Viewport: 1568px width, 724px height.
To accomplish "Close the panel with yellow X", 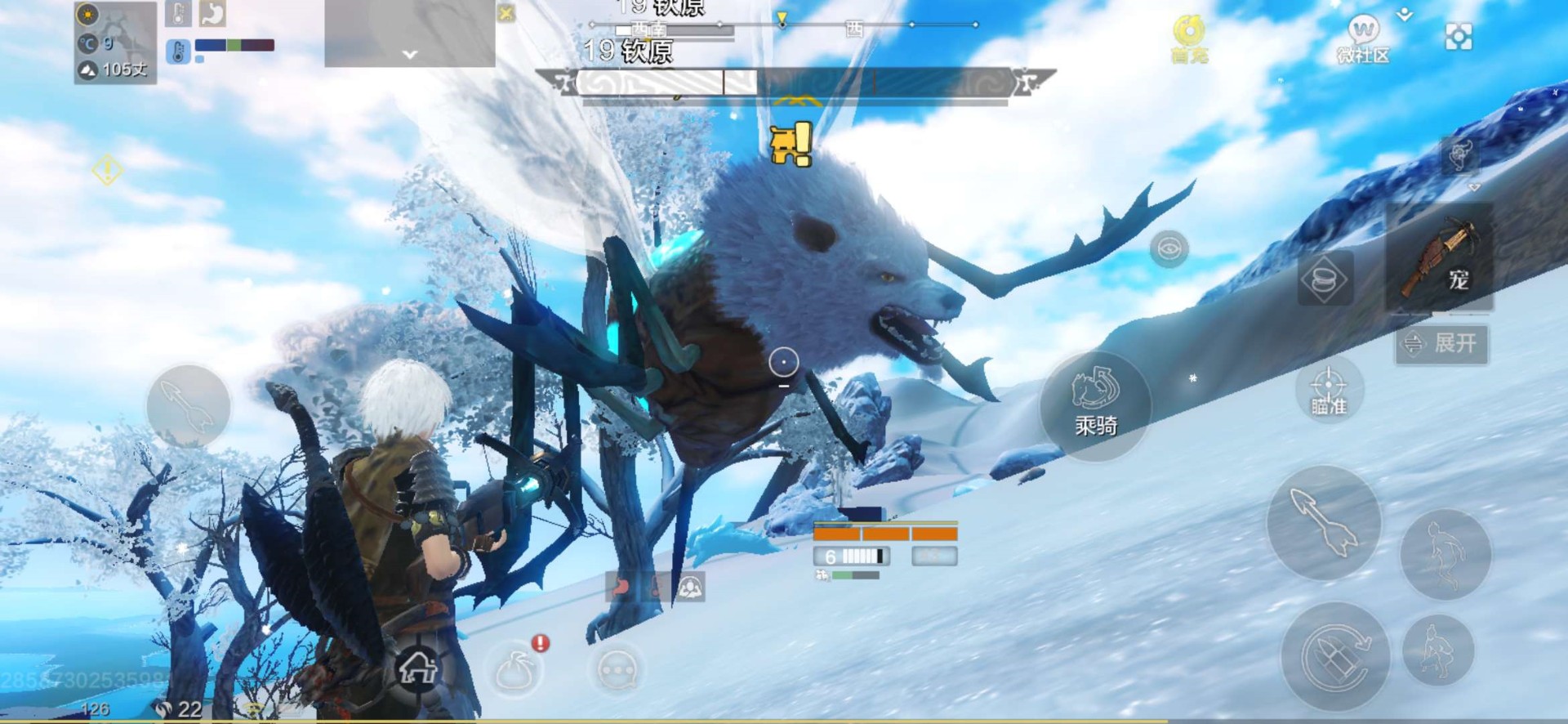I will click(x=506, y=13).
